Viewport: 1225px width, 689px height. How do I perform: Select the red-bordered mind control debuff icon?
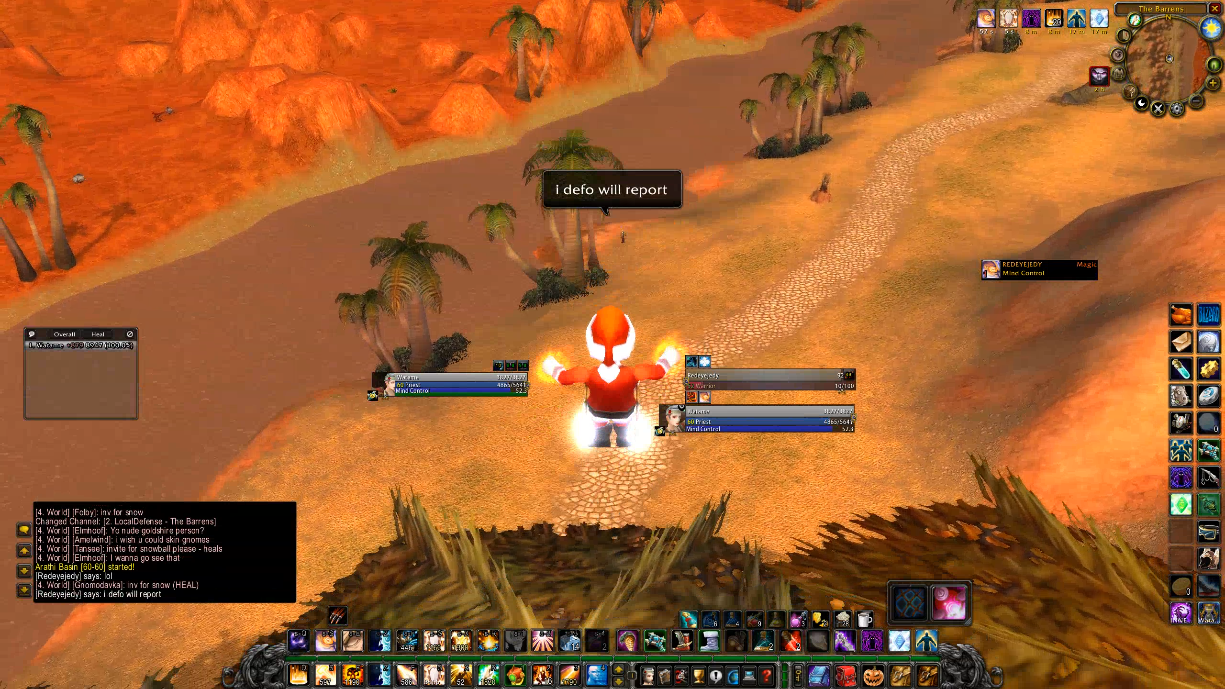point(1100,76)
